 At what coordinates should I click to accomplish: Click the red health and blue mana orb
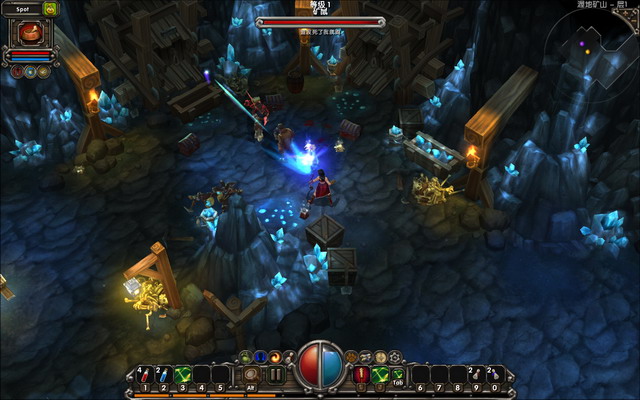319,367
